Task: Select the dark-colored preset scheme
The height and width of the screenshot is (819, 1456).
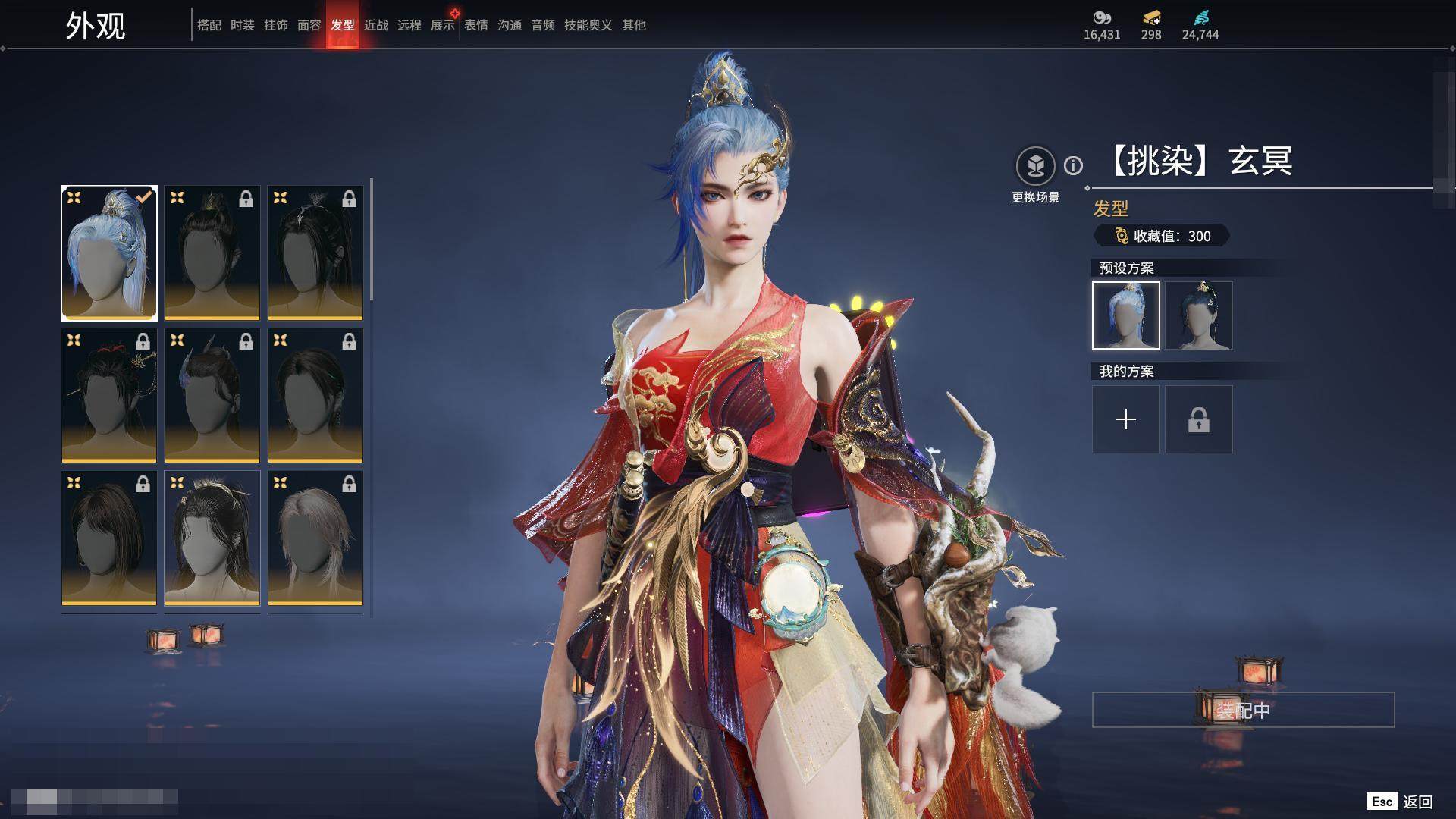Action: (1198, 315)
